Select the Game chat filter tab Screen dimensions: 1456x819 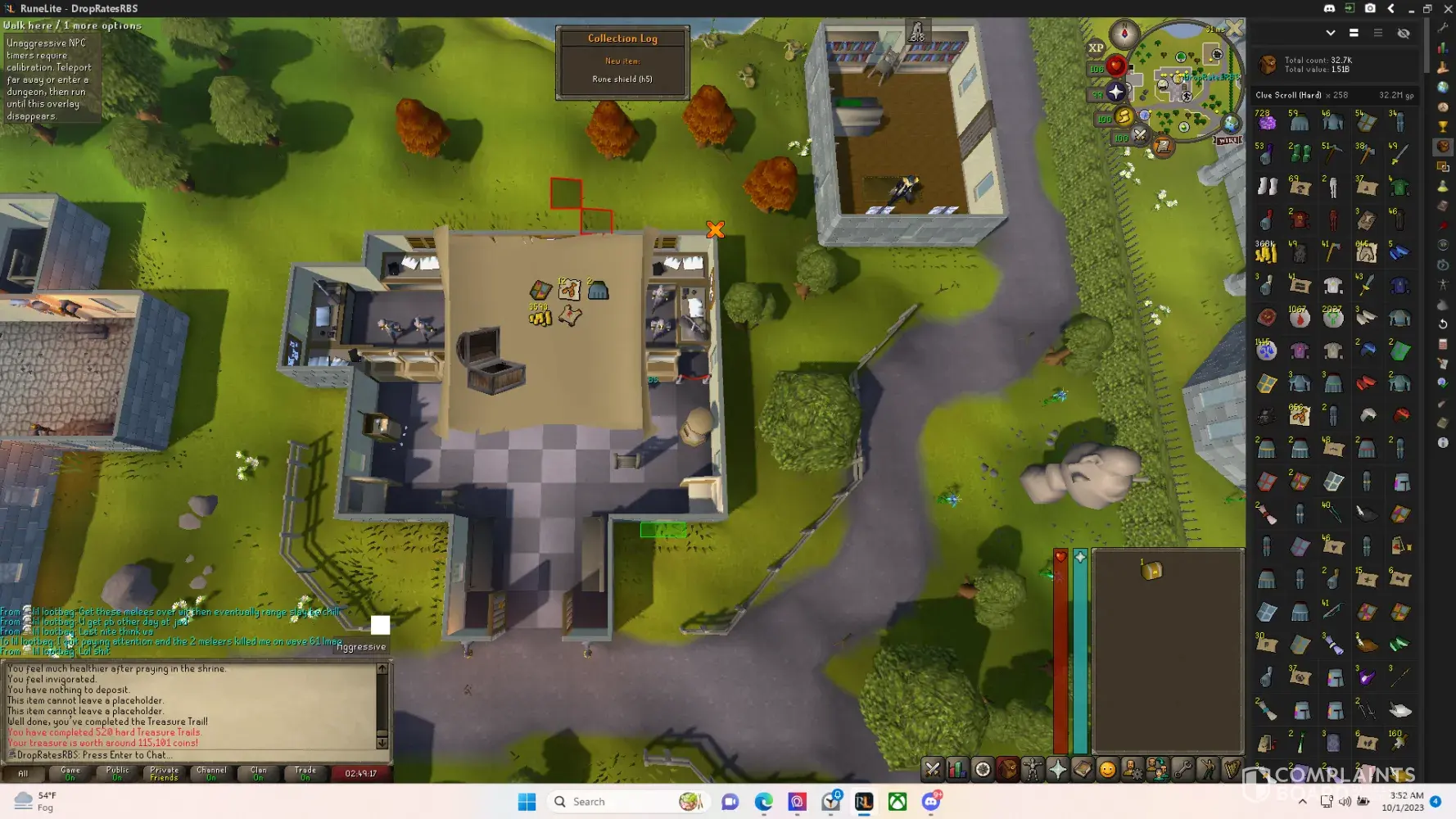pos(70,773)
